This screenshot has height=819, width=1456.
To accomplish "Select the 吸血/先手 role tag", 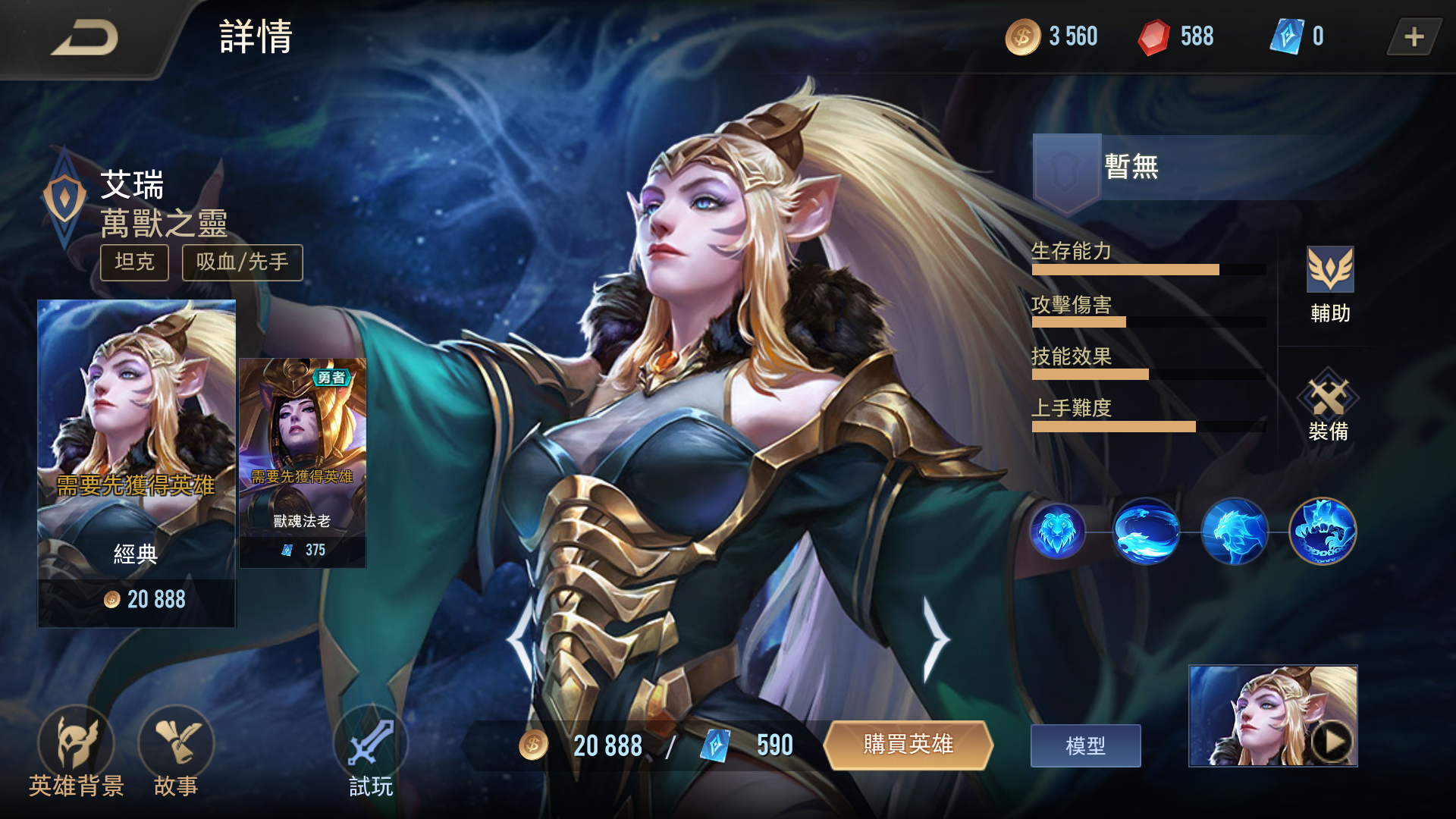I will 241,263.
